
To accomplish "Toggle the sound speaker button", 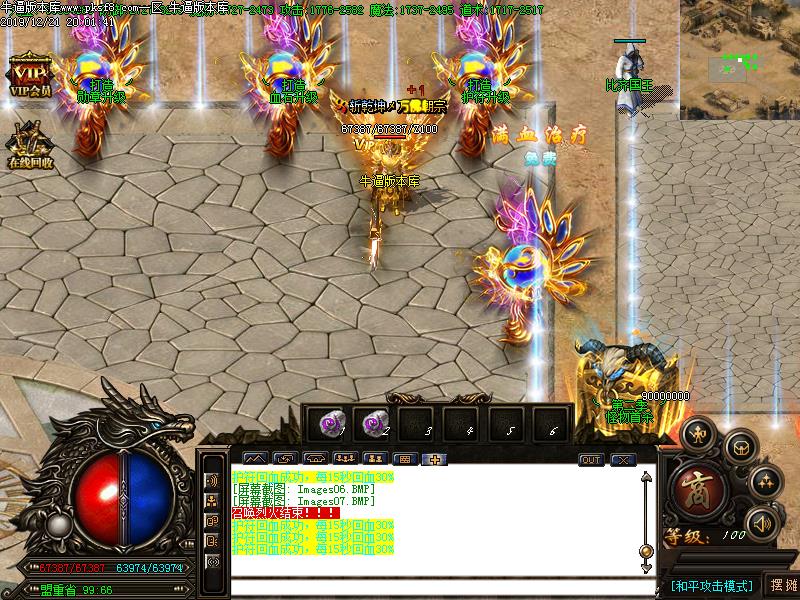I will (x=763, y=522).
